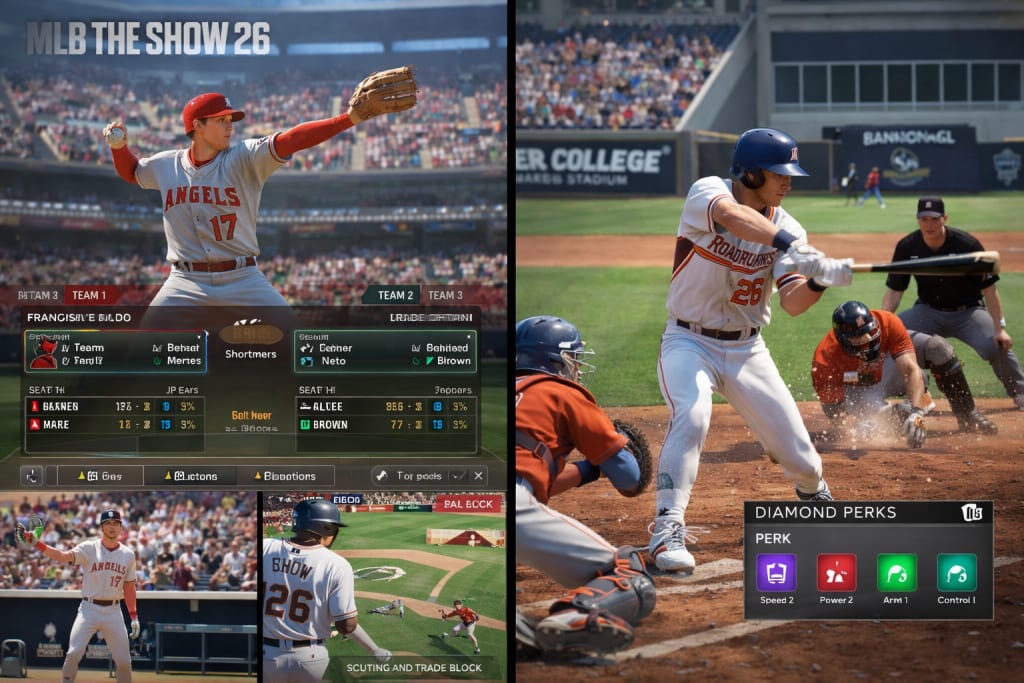This screenshot has height=683, width=1024.
Task: Choose the Control 1 perk
Action: [x=956, y=574]
